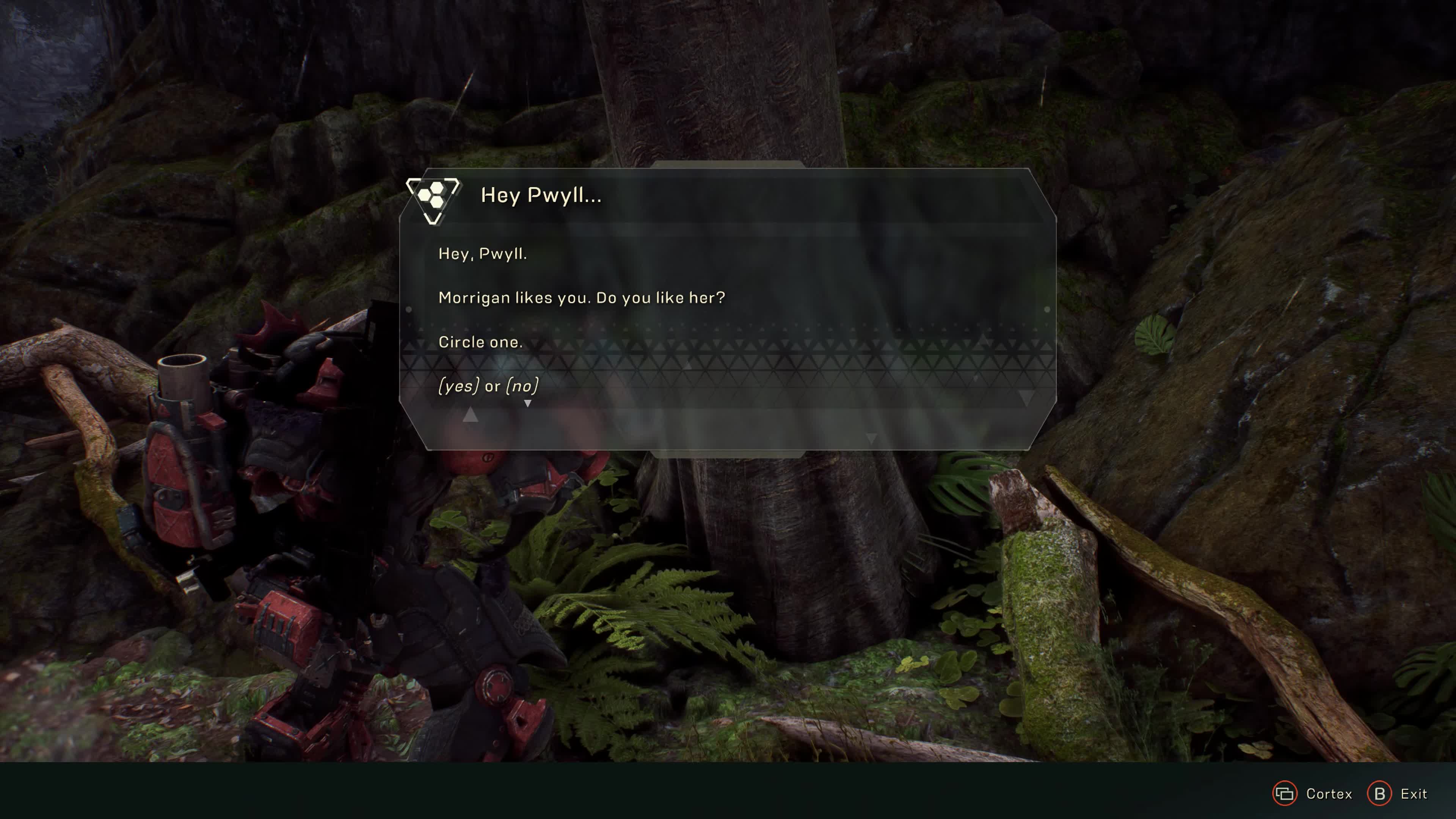Click the small dot on the panel's right edge

point(1047,309)
